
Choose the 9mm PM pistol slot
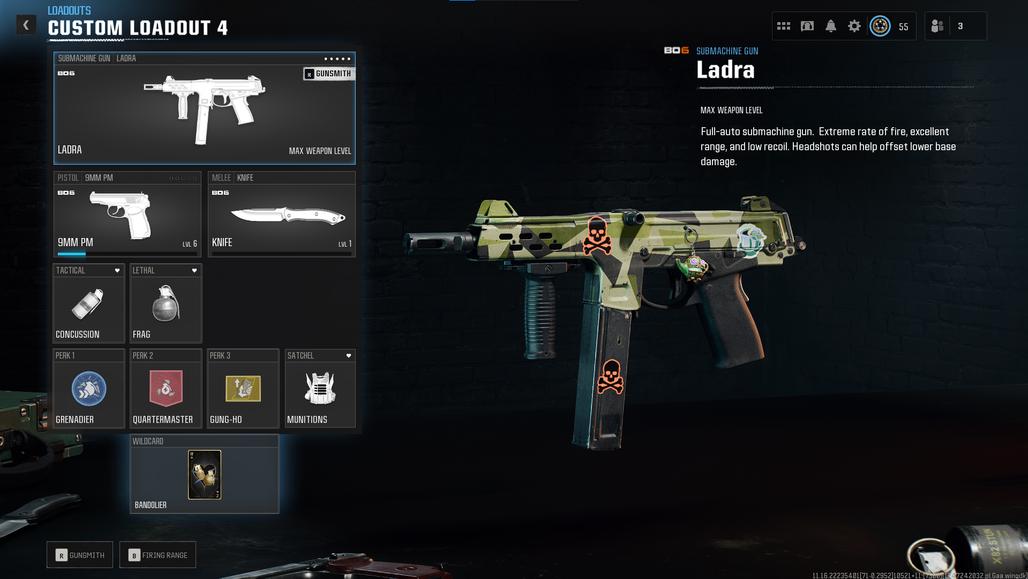pos(127,214)
